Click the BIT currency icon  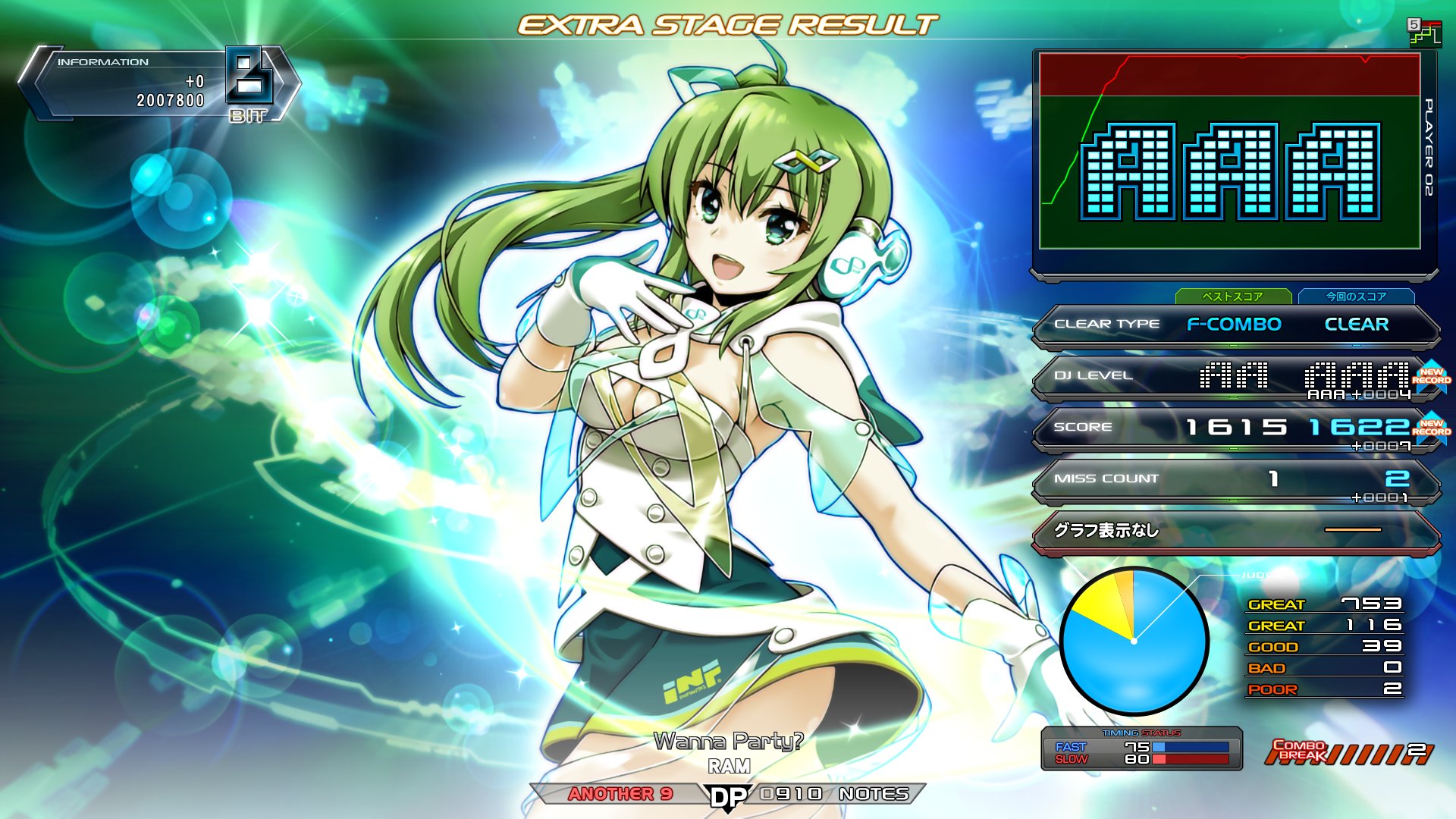tap(249, 83)
